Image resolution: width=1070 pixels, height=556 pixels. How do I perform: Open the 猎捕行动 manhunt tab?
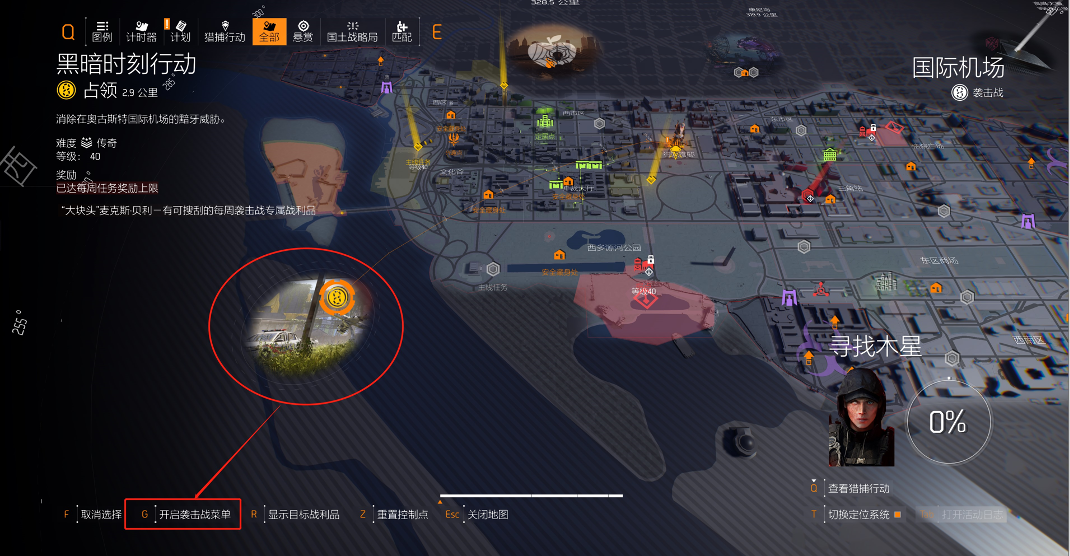224,31
